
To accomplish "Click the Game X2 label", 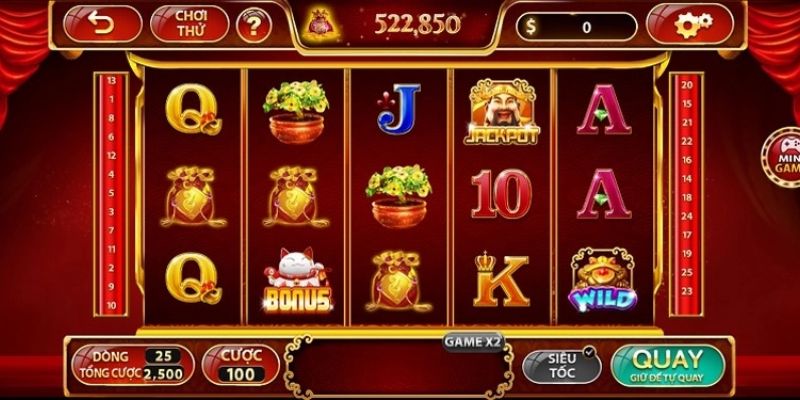I will click(474, 341).
